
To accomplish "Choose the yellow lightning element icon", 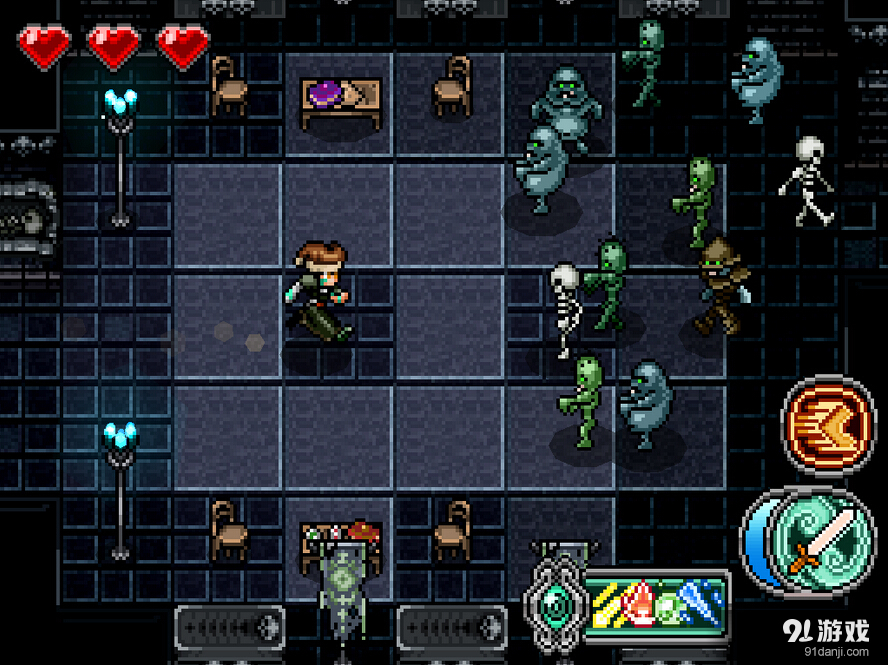I will [608, 606].
